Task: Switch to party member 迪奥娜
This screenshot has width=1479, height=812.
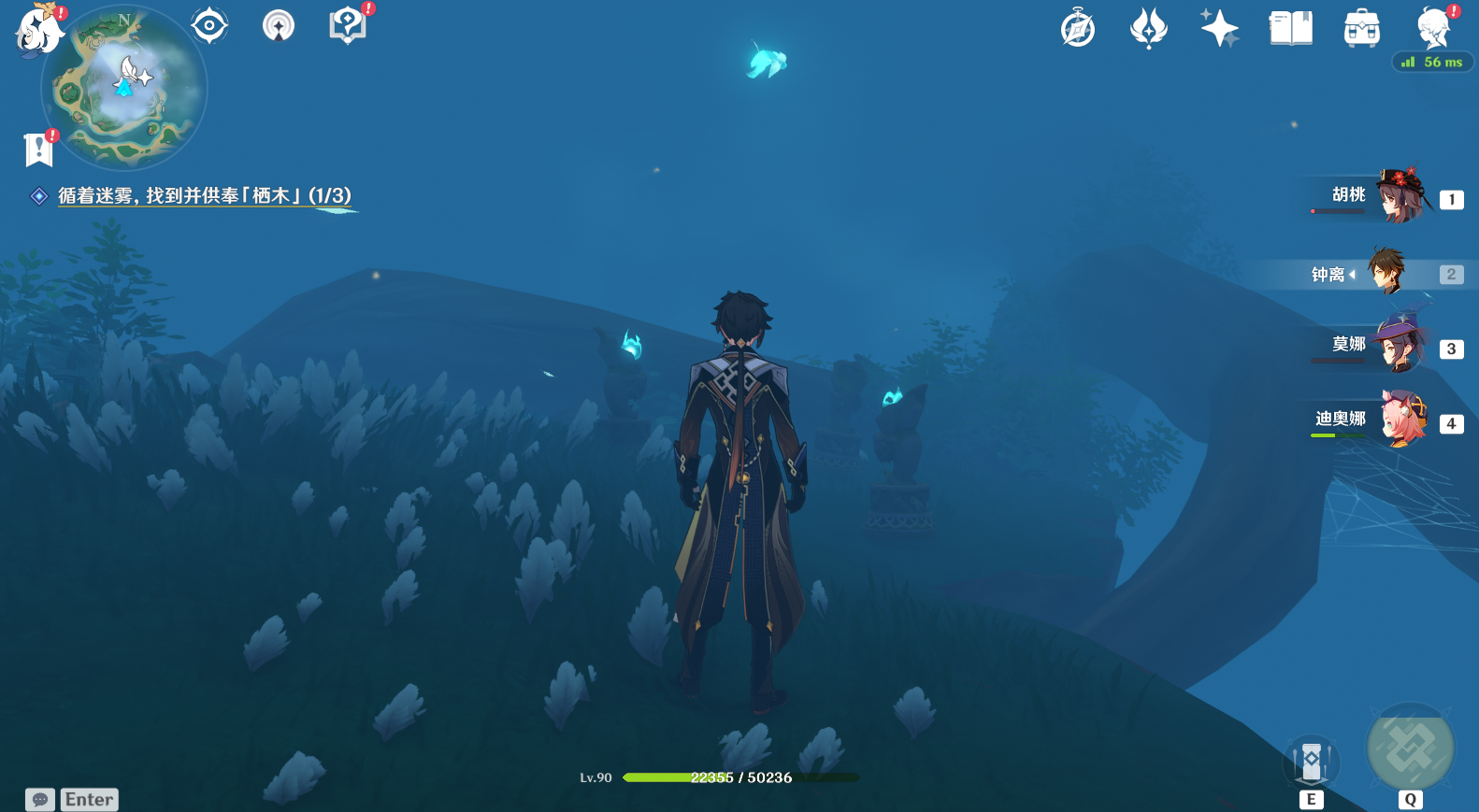Action: coord(1386,420)
